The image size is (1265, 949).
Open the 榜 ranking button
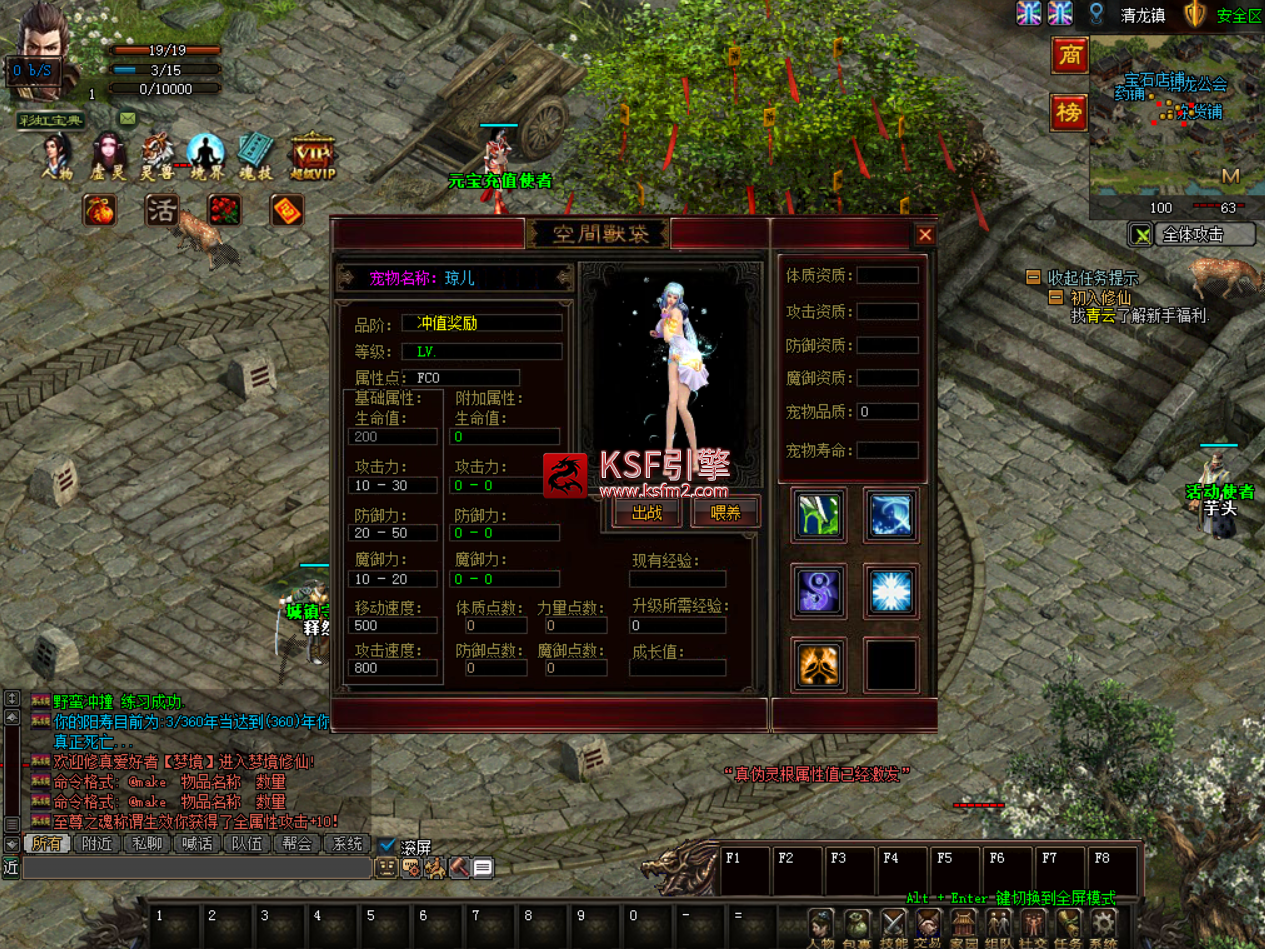coord(1069,112)
